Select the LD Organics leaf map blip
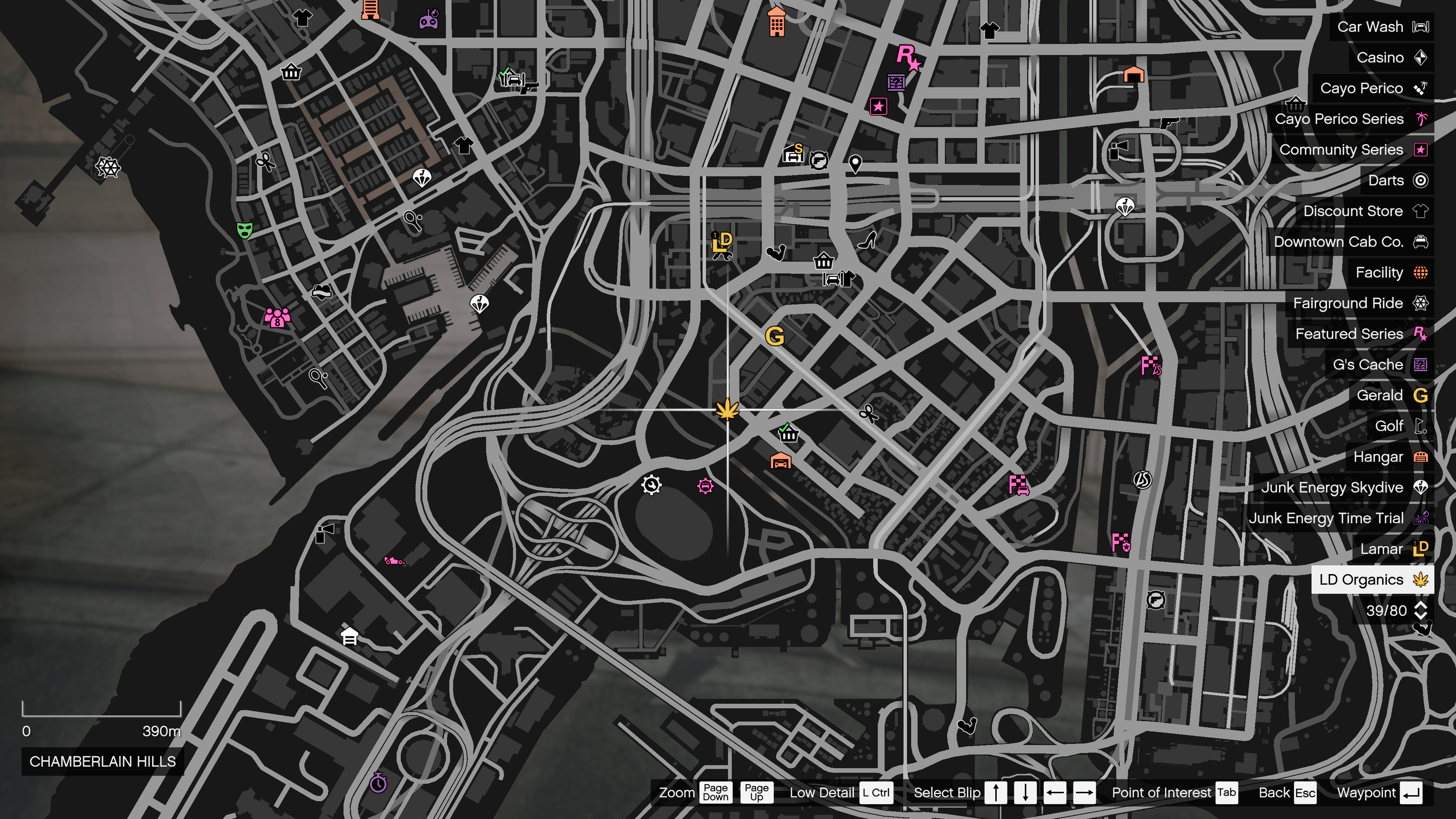1456x819 pixels. tap(727, 409)
